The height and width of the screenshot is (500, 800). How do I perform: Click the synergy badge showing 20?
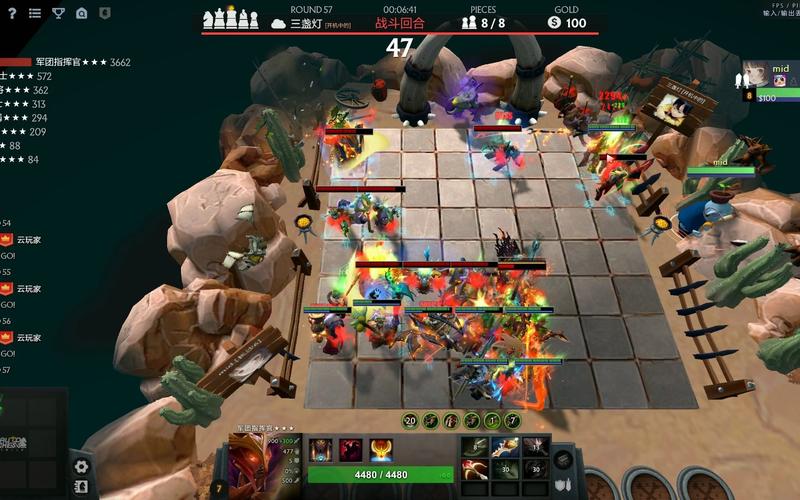click(x=410, y=421)
